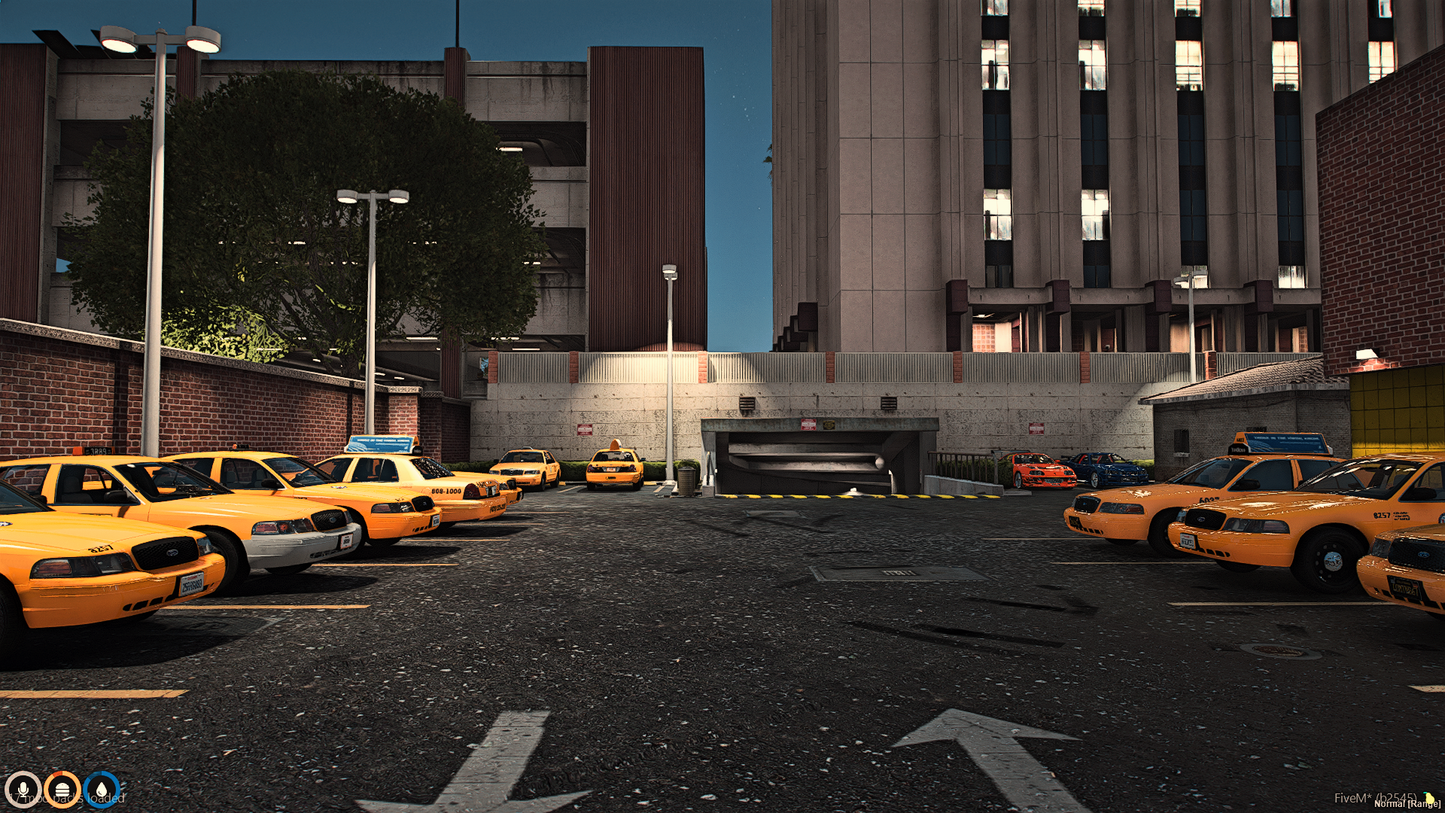This screenshot has height=813, width=1445.
Task: Click the blue billboard atop the left taxi
Action: click(380, 444)
